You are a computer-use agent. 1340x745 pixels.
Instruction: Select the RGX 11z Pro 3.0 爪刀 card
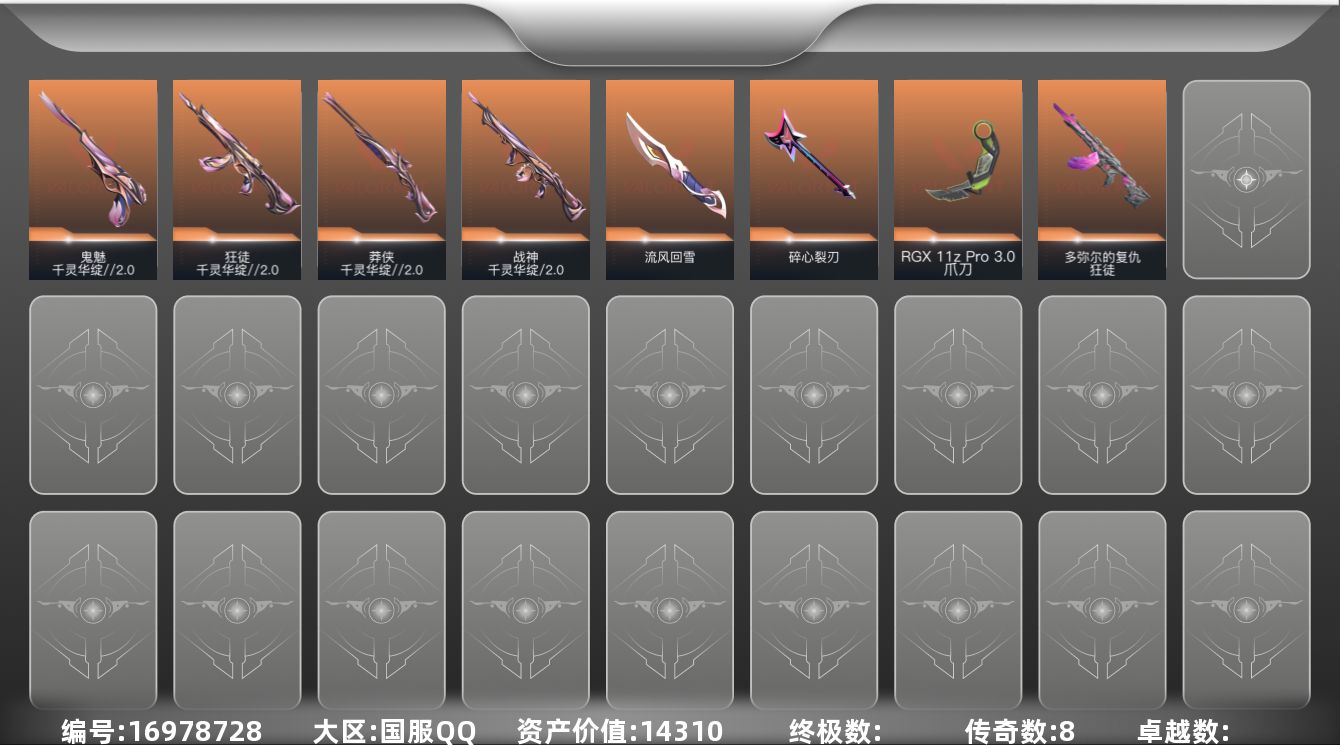(x=957, y=178)
